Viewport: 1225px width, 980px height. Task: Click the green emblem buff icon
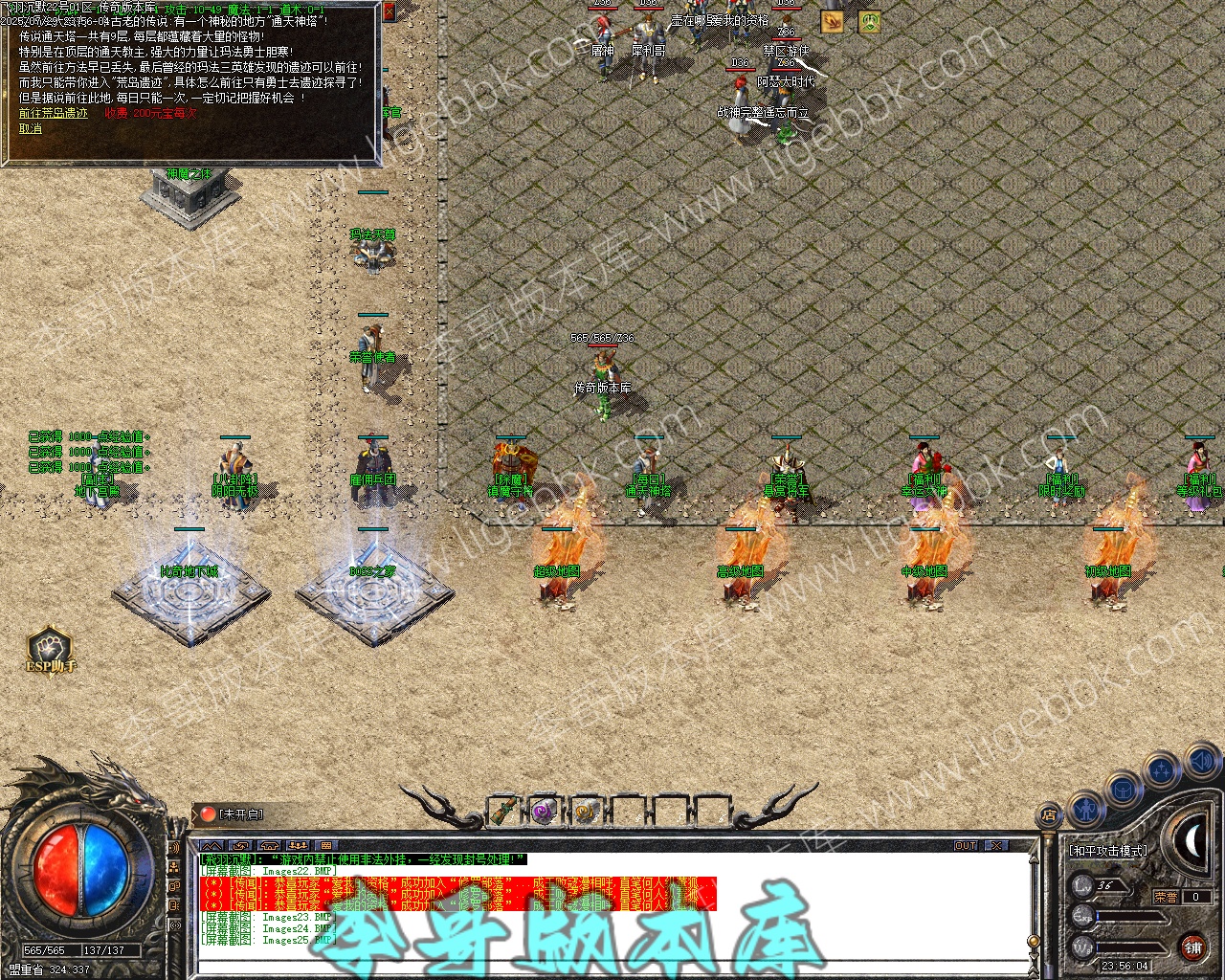coord(869,21)
